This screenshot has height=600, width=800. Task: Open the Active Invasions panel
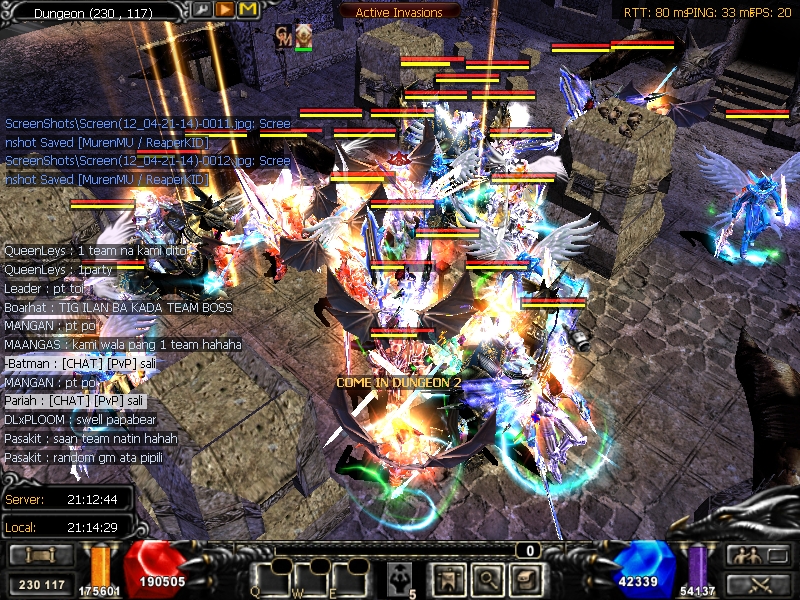(400, 11)
